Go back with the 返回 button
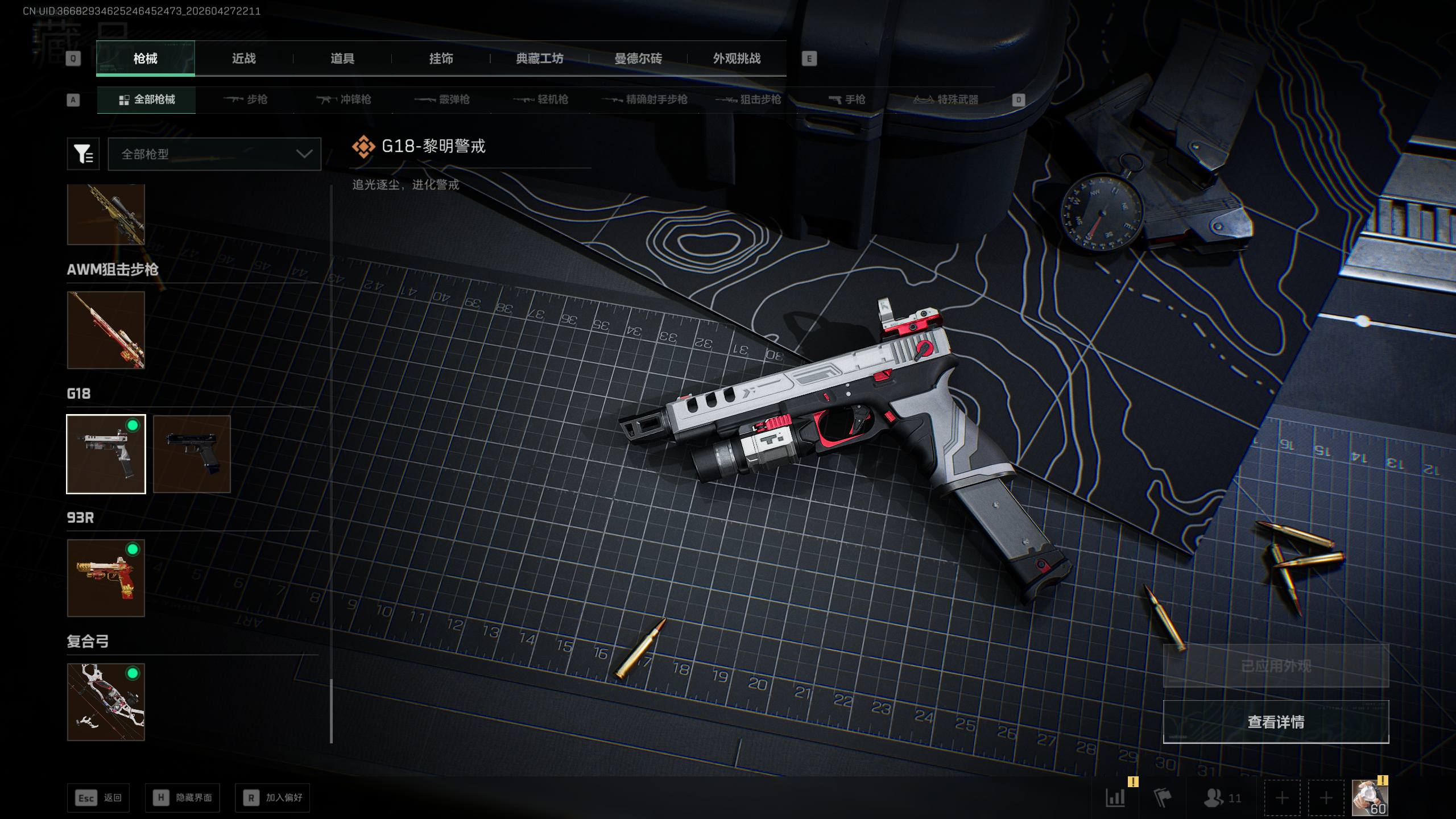Viewport: 1456px width, 819px height. (98, 798)
